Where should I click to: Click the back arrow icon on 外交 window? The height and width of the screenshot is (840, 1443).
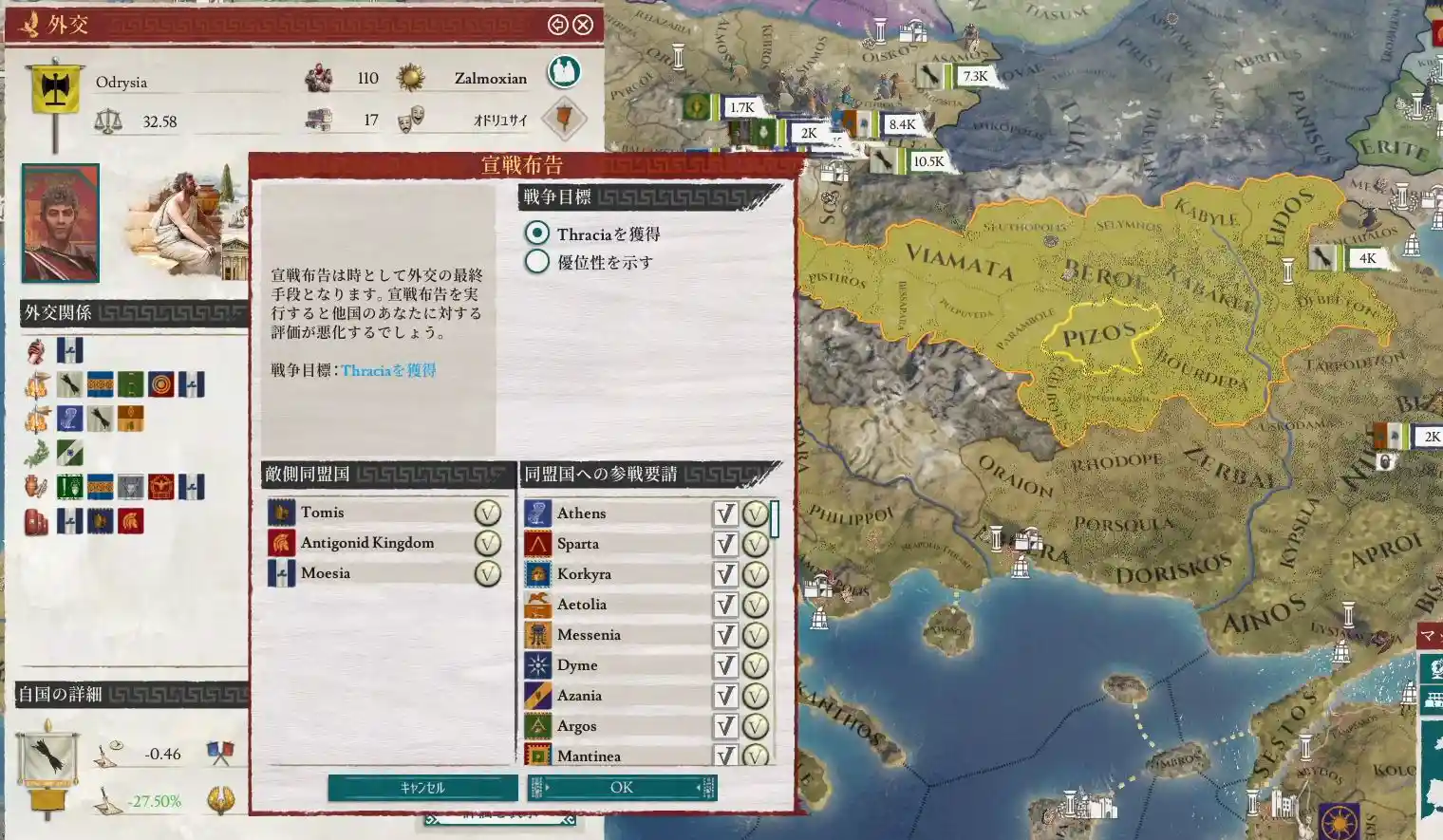[556, 25]
